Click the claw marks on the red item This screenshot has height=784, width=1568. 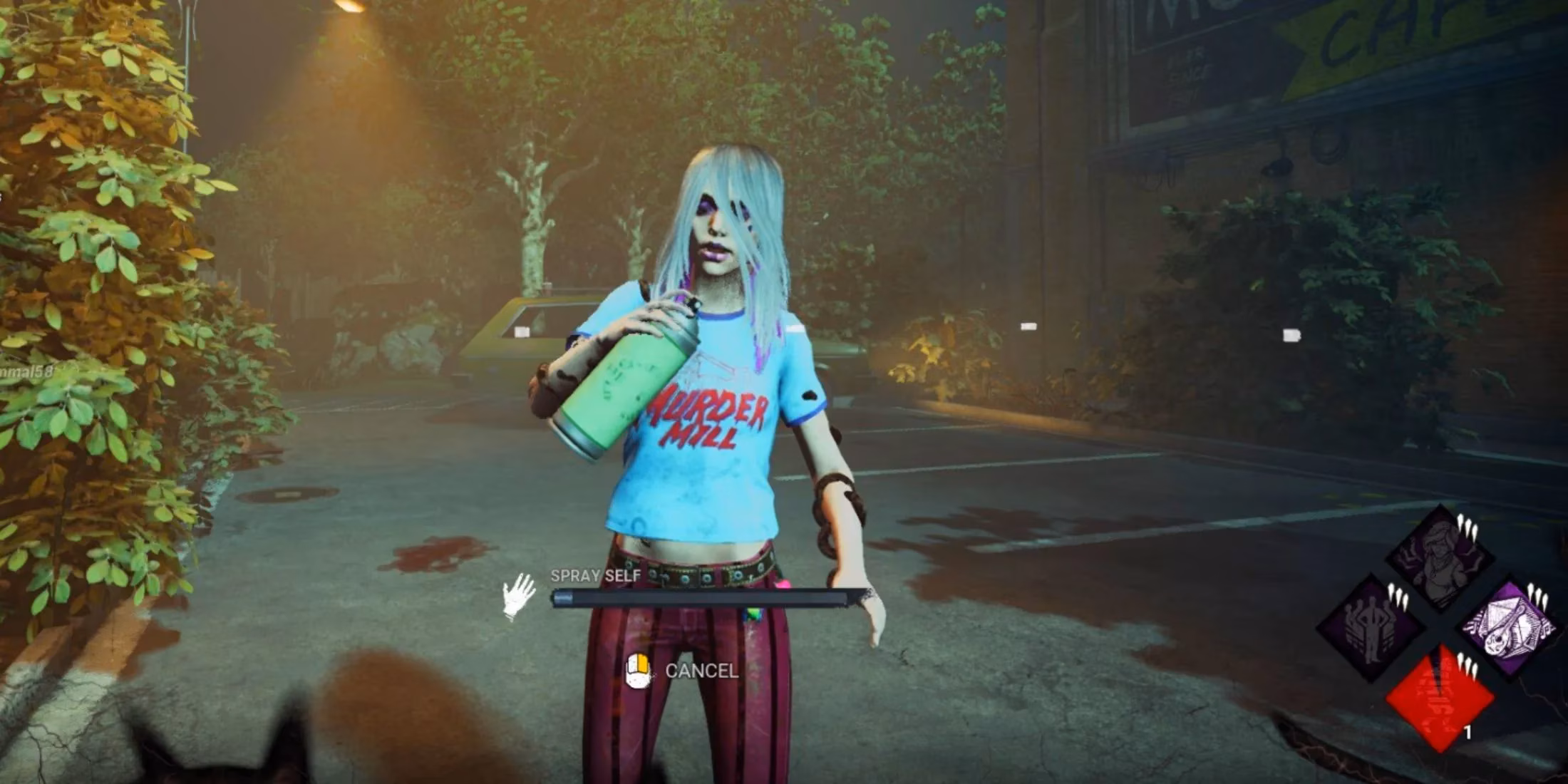pos(1467,665)
